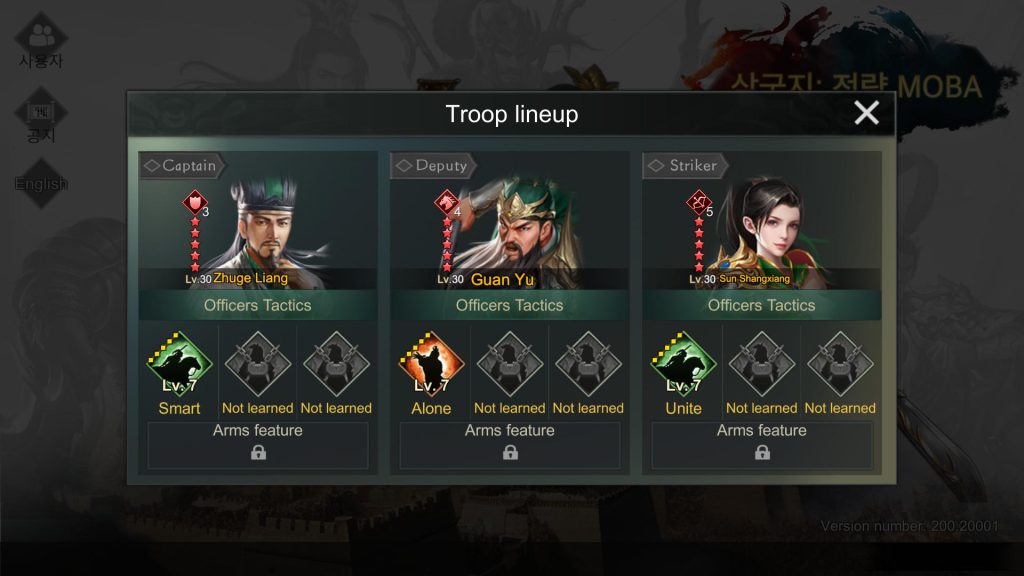This screenshot has width=1024, height=576.
Task: Open the Smart tactic icon
Action: tap(180, 365)
